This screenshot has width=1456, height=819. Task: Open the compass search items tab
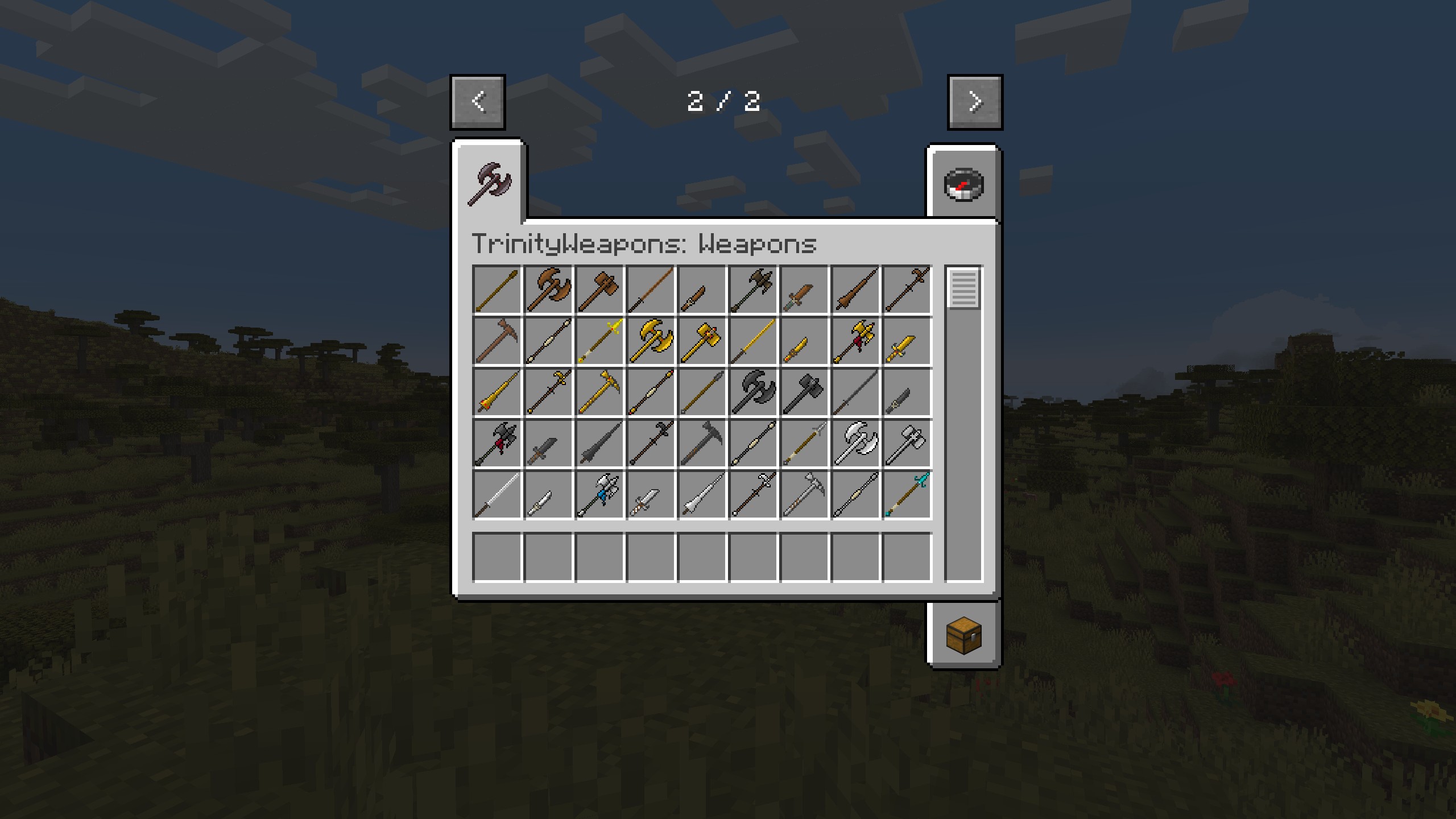(x=963, y=184)
